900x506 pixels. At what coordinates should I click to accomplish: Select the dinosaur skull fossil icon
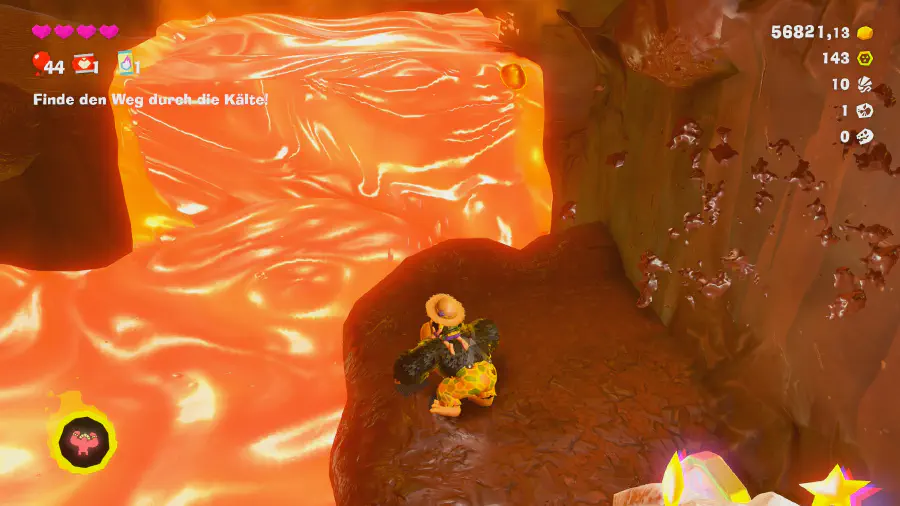866,137
